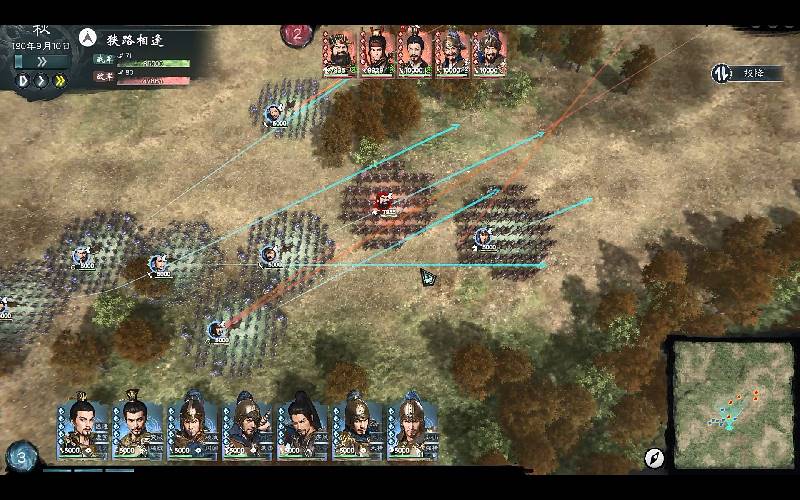Set normal speed with single arrow button

(41, 80)
